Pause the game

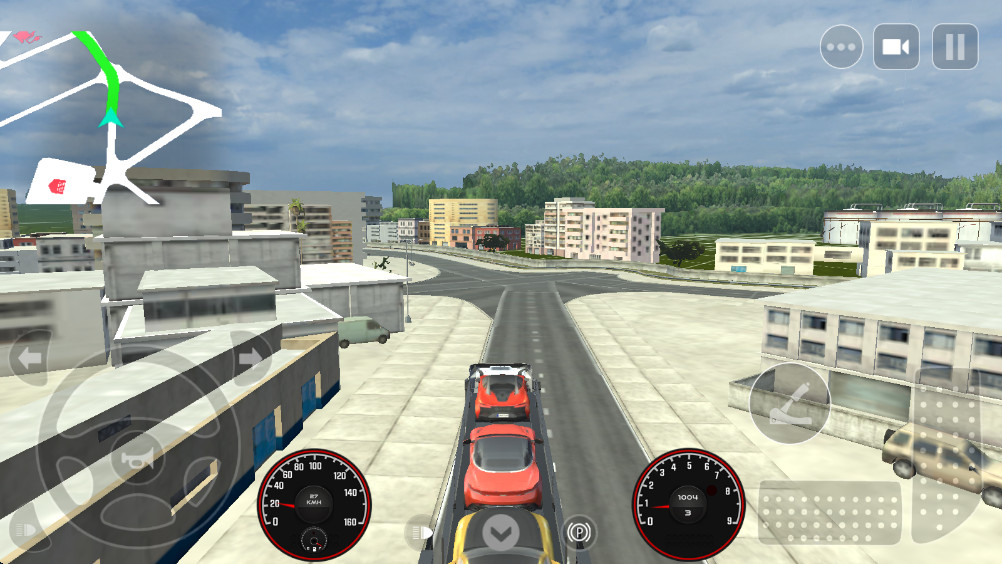pos(955,47)
